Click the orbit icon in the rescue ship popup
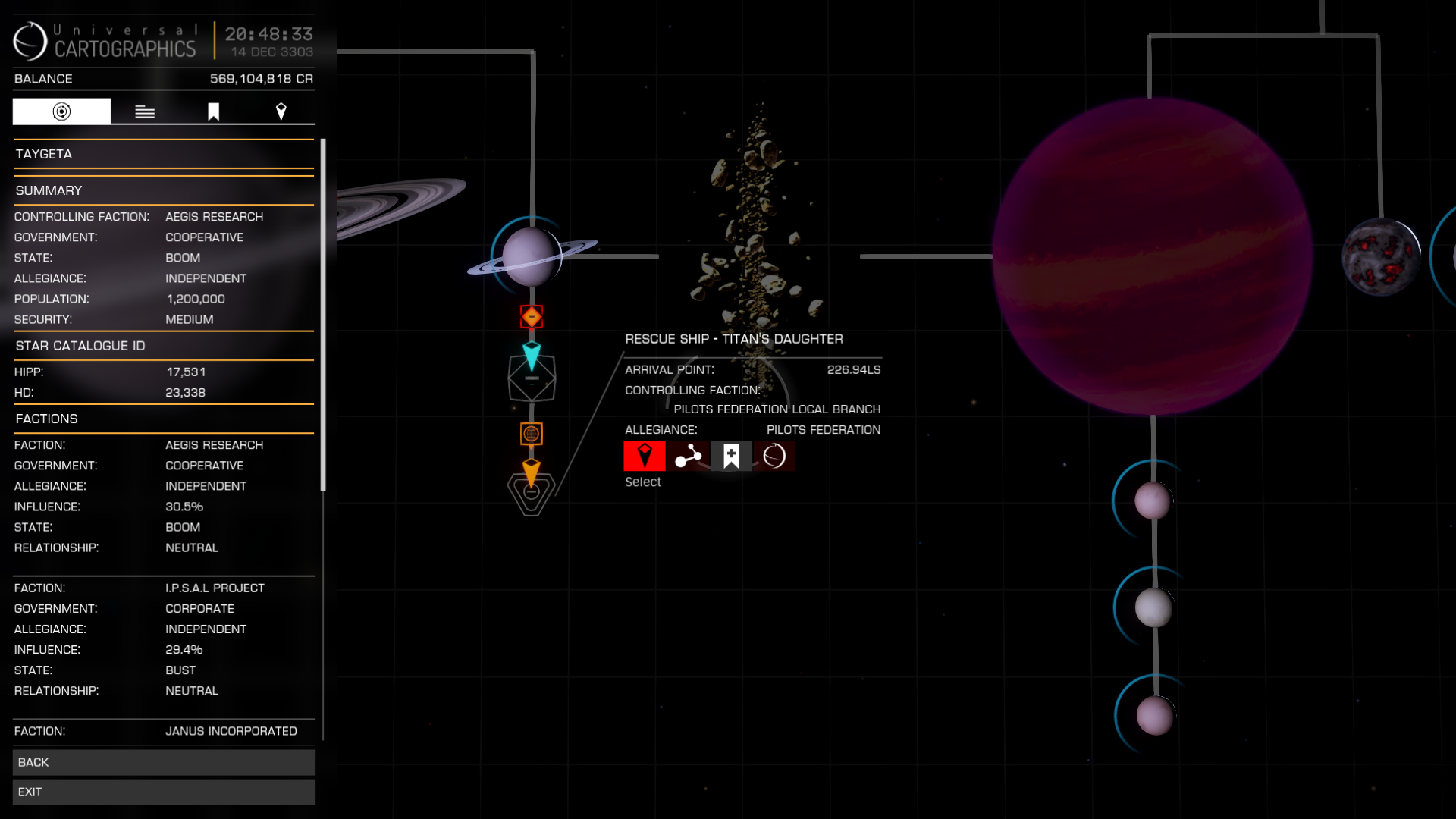Image resolution: width=1456 pixels, height=819 pixels. [775, 456]
